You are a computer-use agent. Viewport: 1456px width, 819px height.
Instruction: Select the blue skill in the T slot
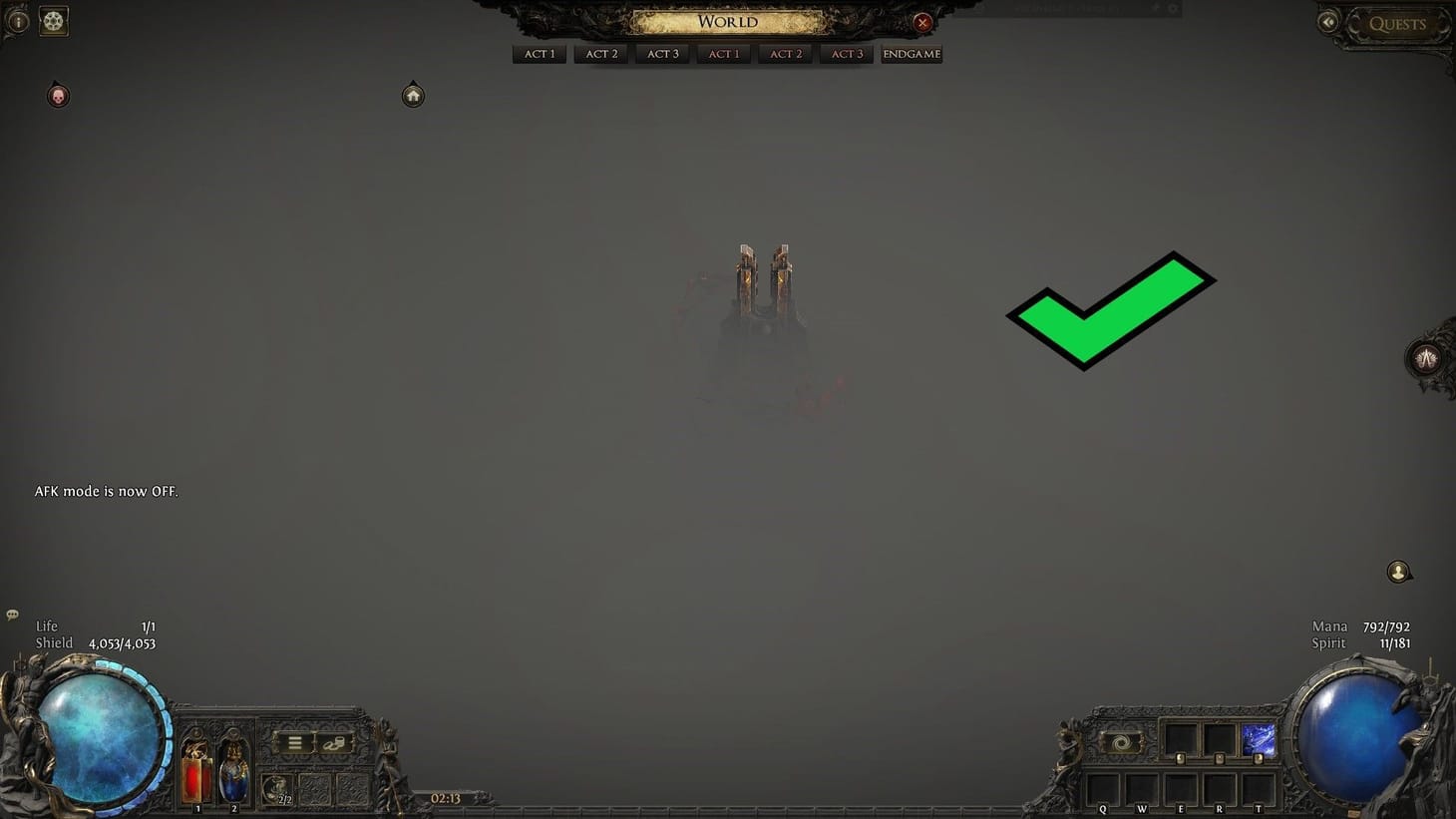[1260, 739]
